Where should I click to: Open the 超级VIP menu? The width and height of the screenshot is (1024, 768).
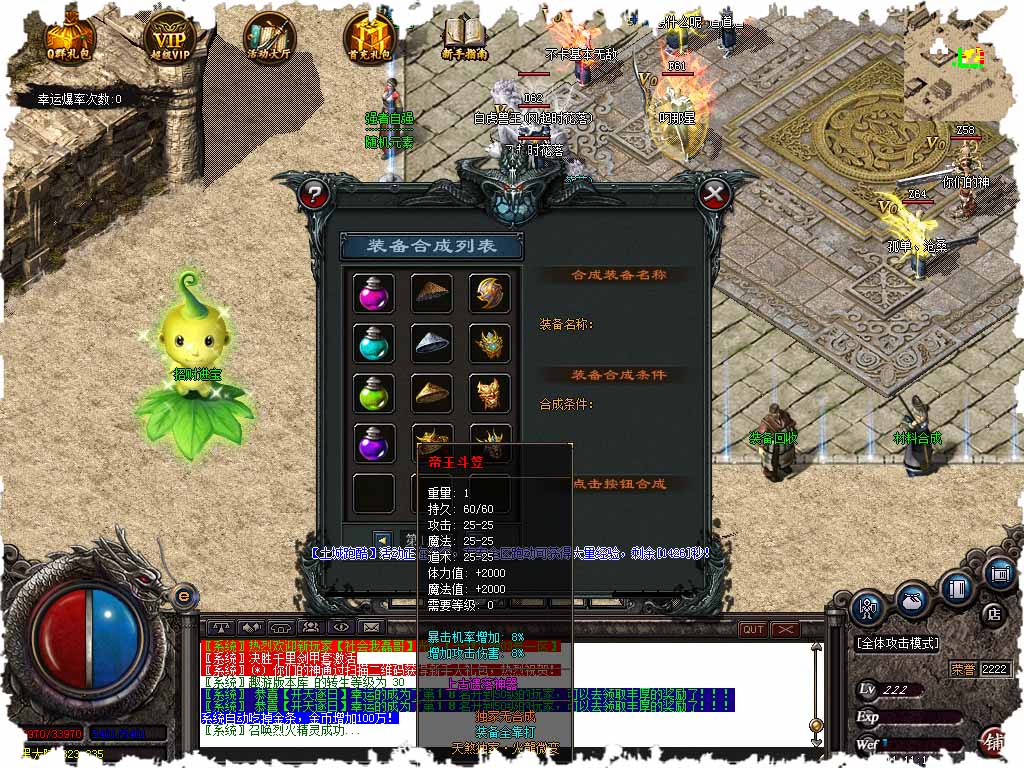point(170,33)
